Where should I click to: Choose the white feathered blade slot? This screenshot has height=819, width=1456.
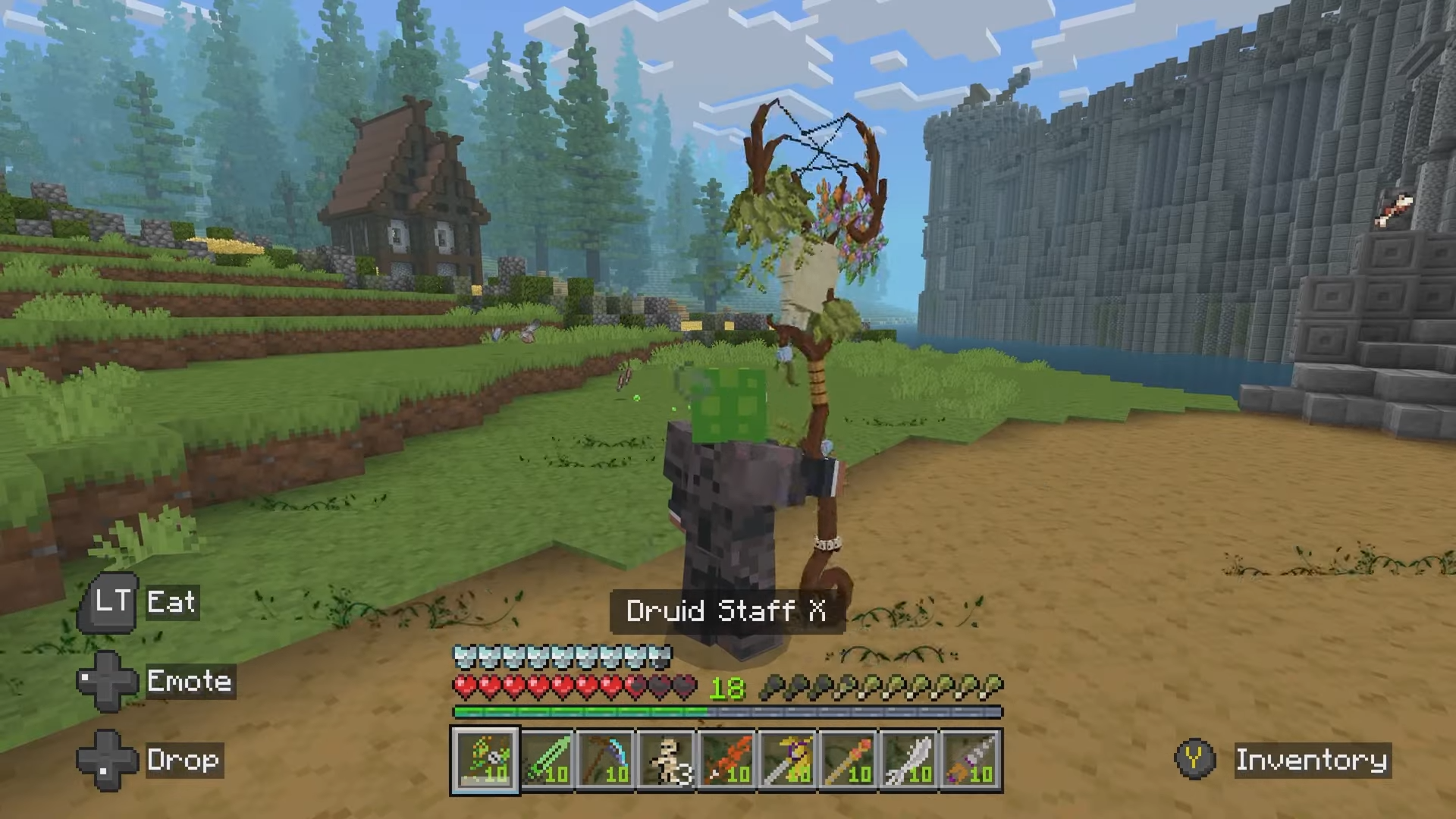click(x=910, y=761)
